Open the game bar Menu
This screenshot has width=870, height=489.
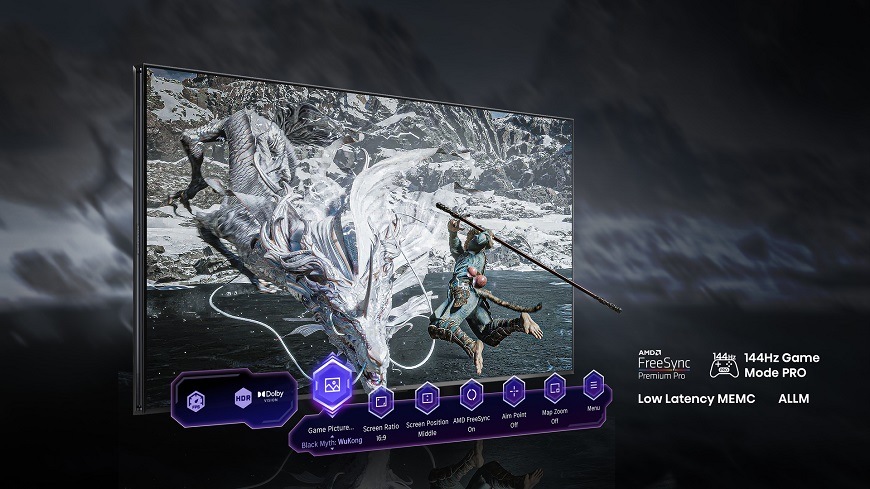(x=594, y=385)
